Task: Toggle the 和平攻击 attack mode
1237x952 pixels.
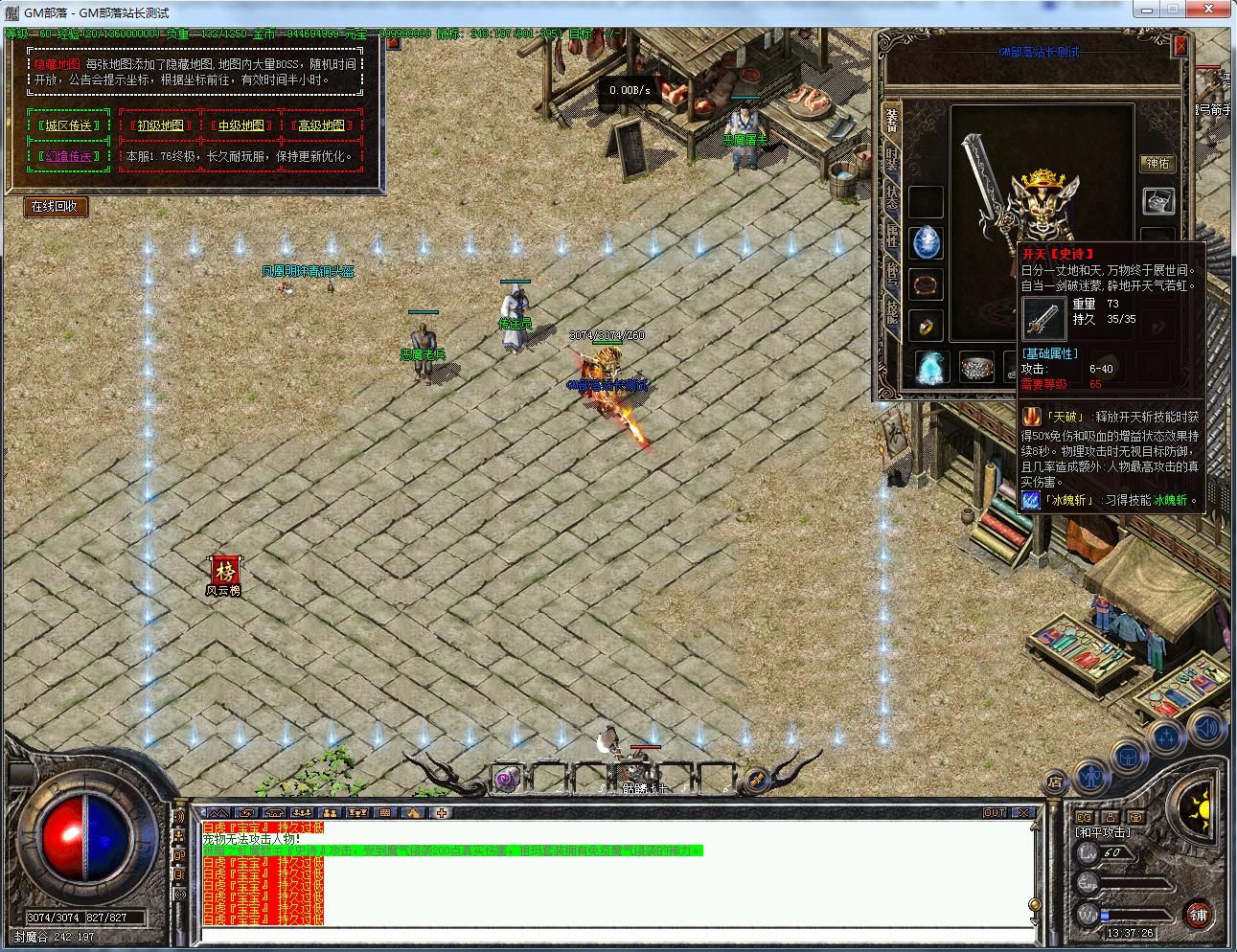Action: pos(1102,831)
